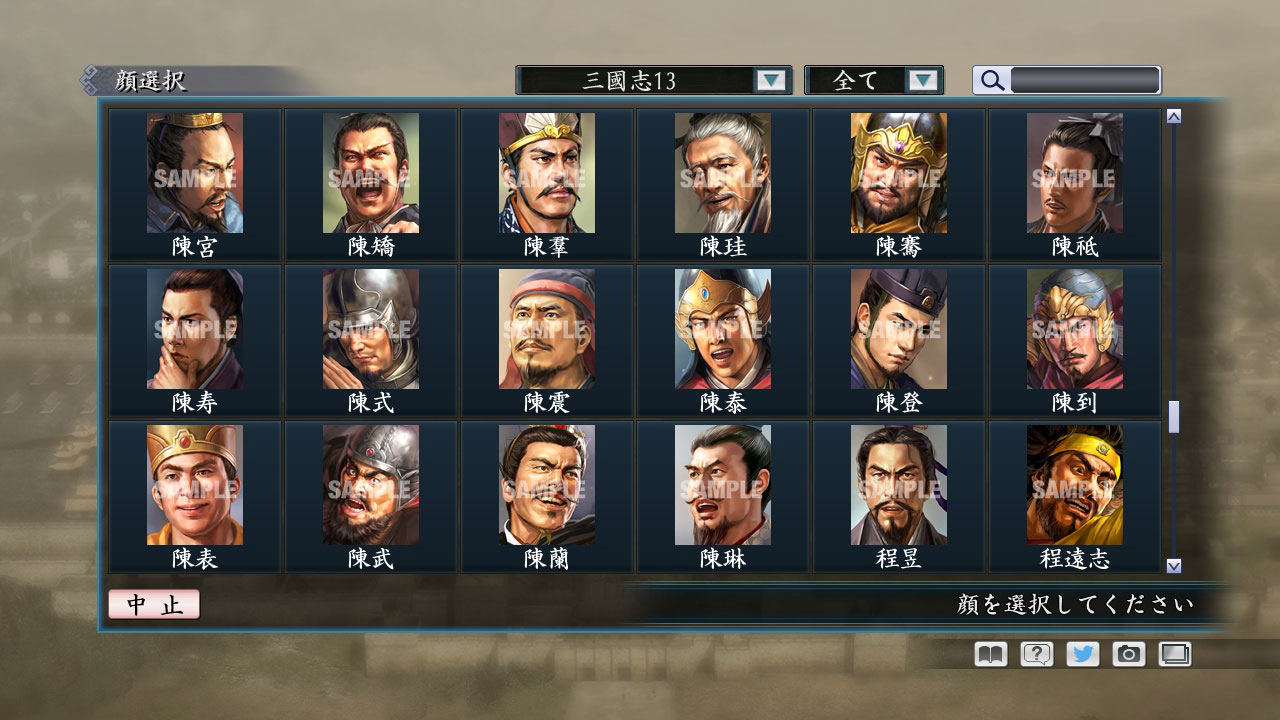Screen dimensions: 1280x720
Task: Click the magnifying glass search icon
Action: [x=990, y=80]
